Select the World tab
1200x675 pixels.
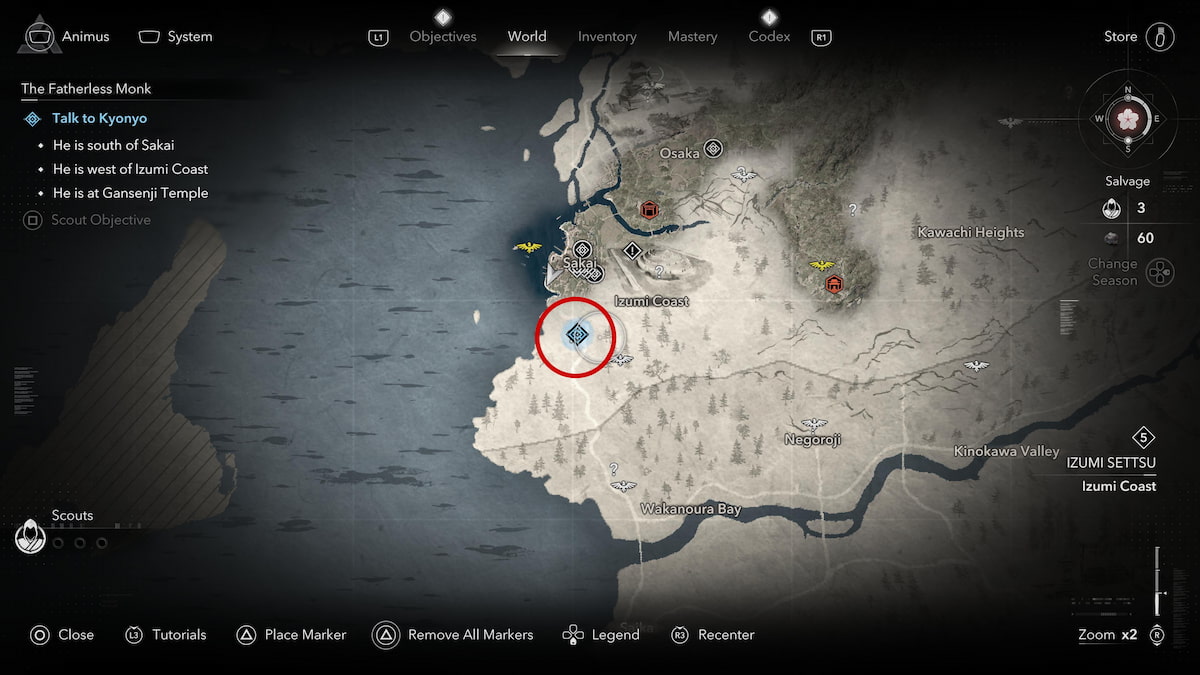(x=526, y=37)
